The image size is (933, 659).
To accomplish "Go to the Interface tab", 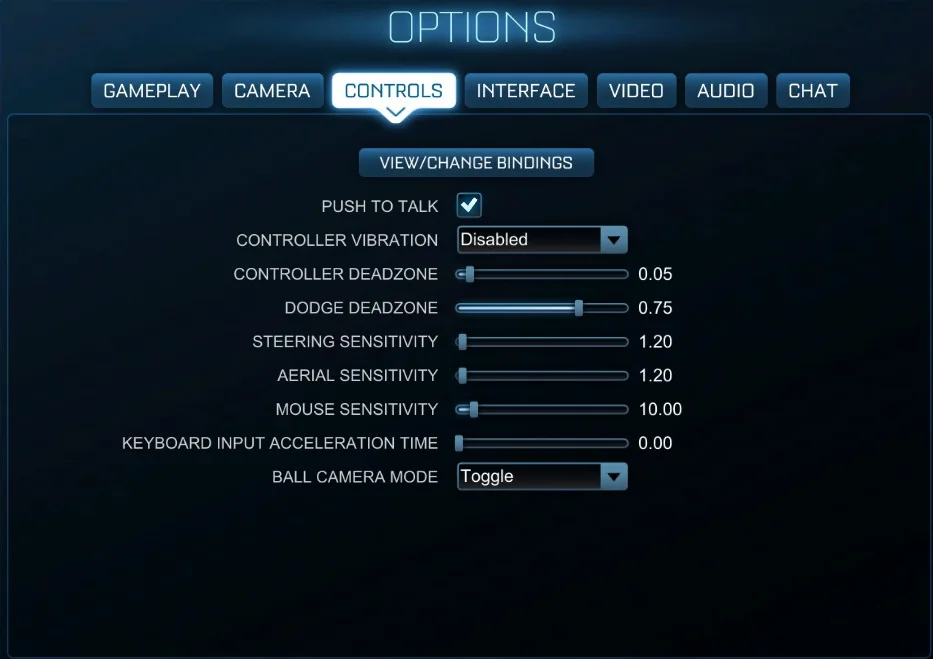I will click(x=526, y=91).
